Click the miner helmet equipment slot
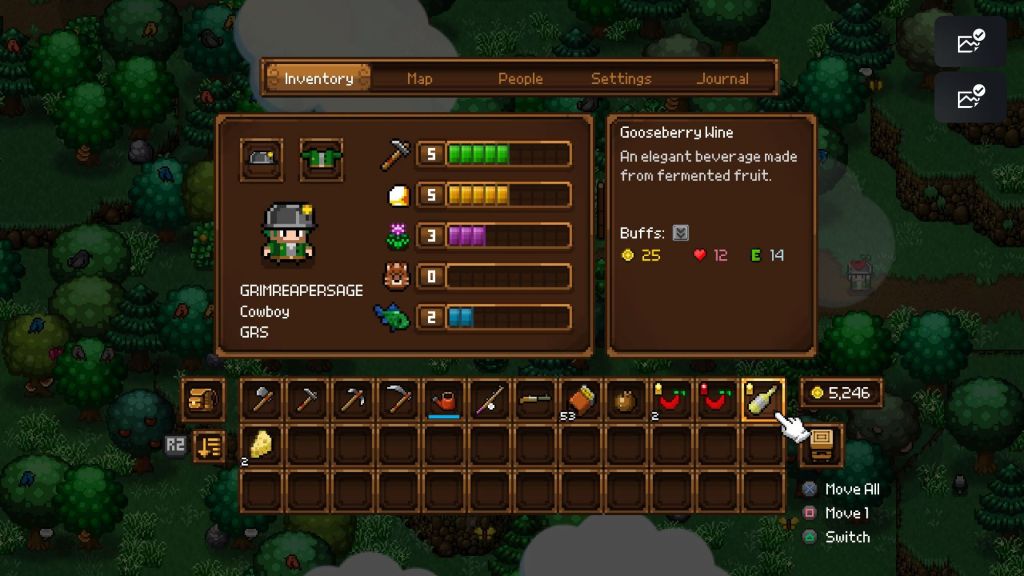 tap(261, 160)
